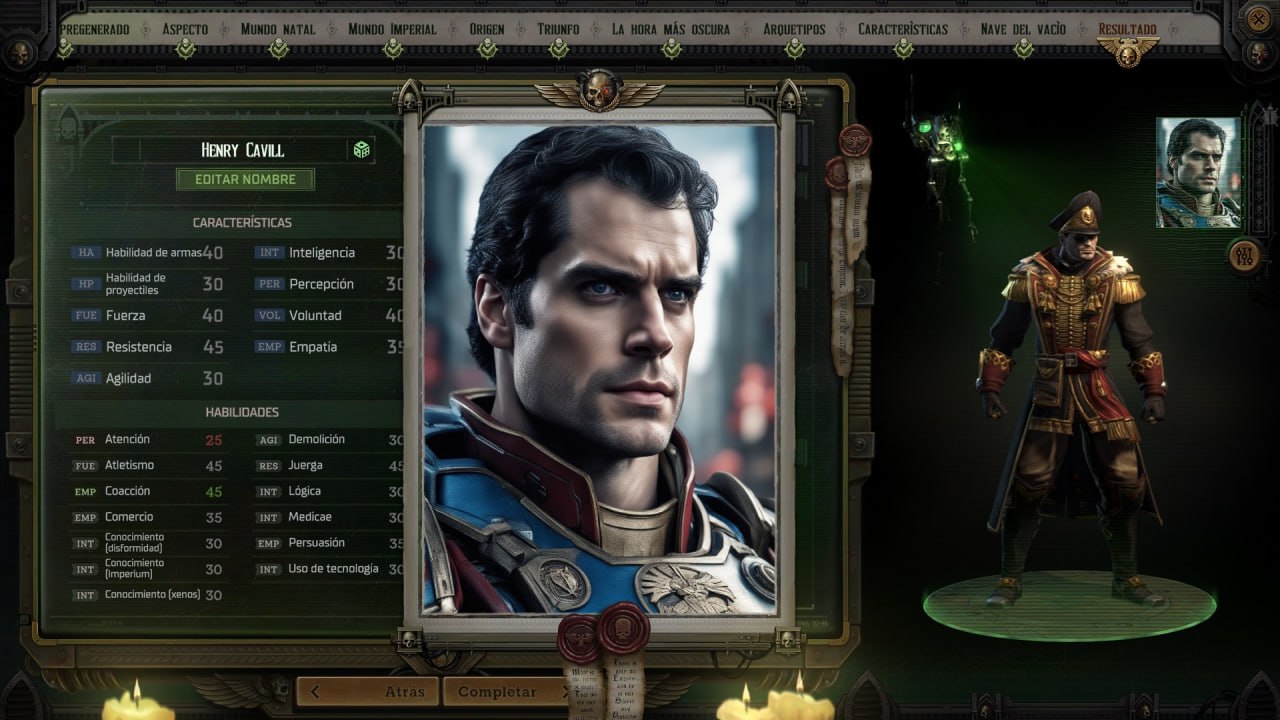Image resolution: width=1280 pixels, height=720 pixels.
Task: Click the small Henry Cavill portrait thumbnail
Action: coord(1198,172)
